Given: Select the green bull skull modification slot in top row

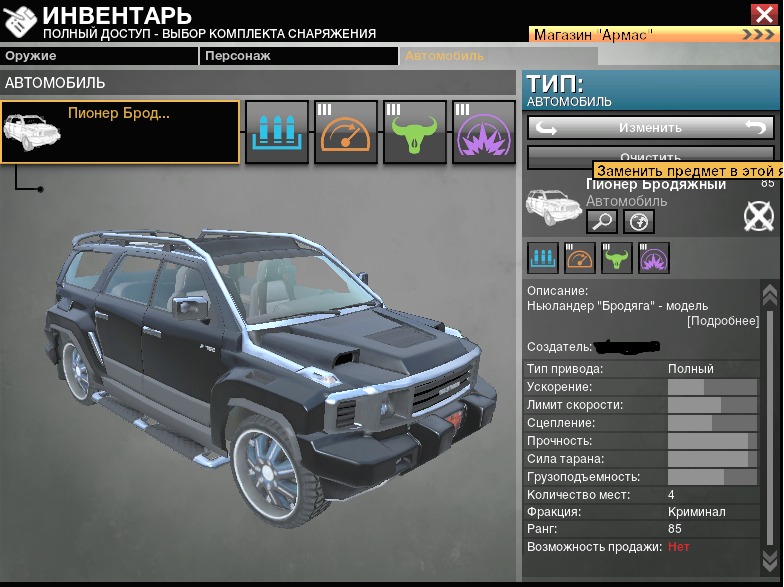Looking at the screenshot, I should point(414,131).
